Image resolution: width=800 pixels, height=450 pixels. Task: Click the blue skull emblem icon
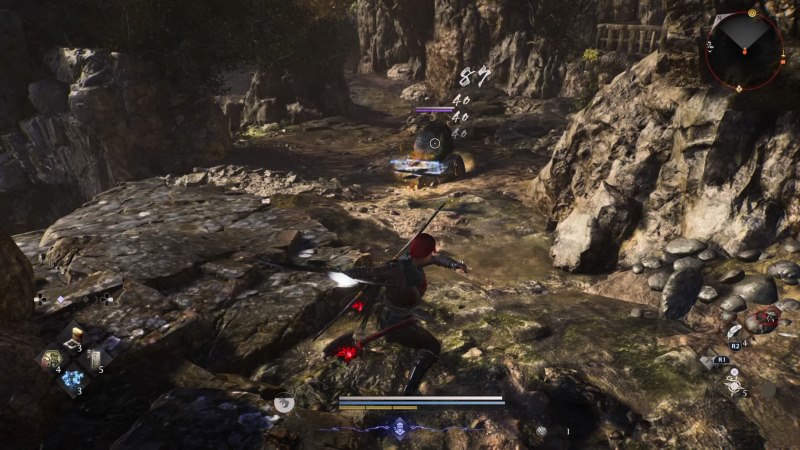pos(400,425)
